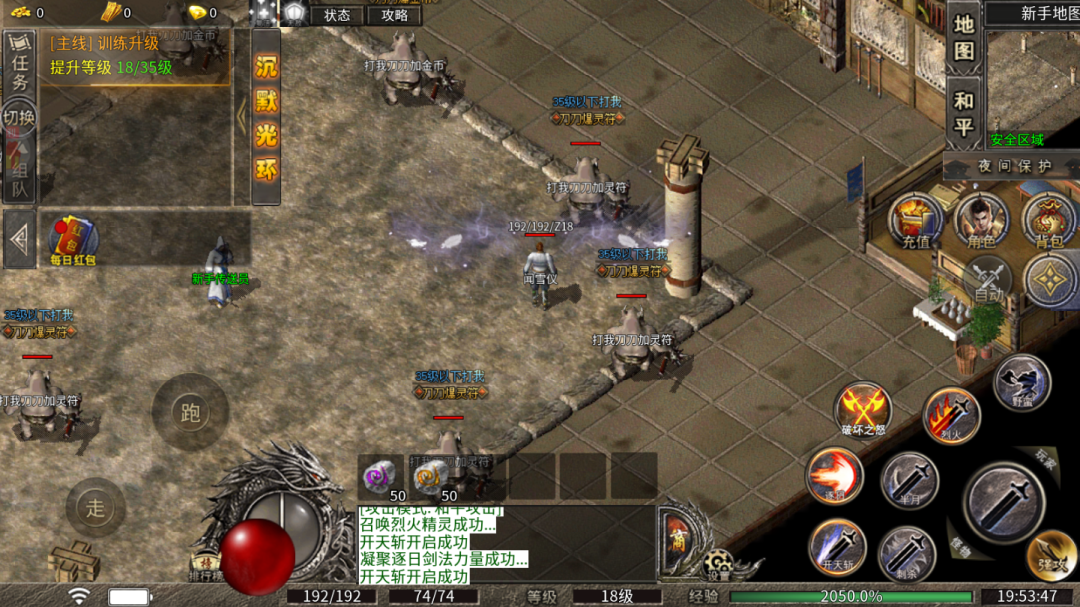Activate the 破坏之怒 skill
This screenshot has width=1080, height=607.
point(863,408)
